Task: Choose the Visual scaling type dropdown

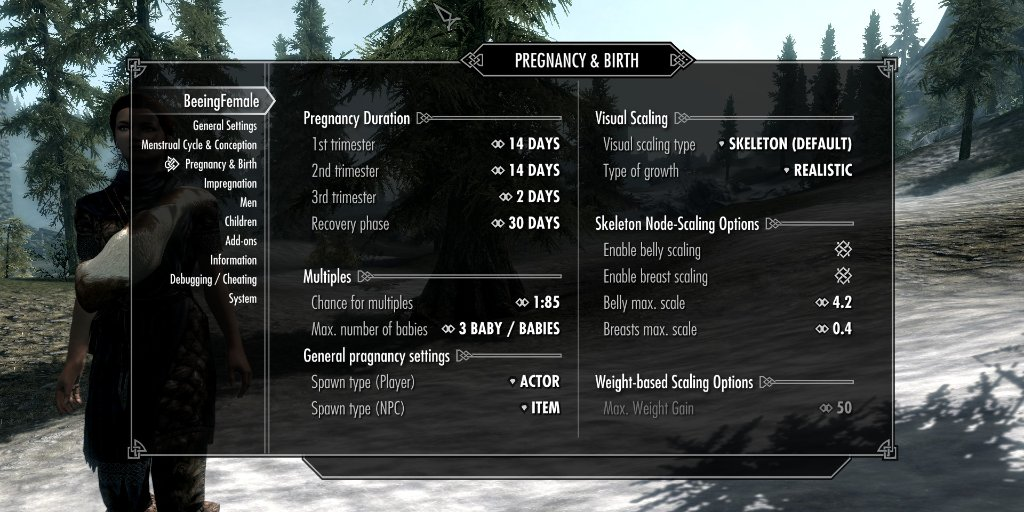Action: click(785, 144)
